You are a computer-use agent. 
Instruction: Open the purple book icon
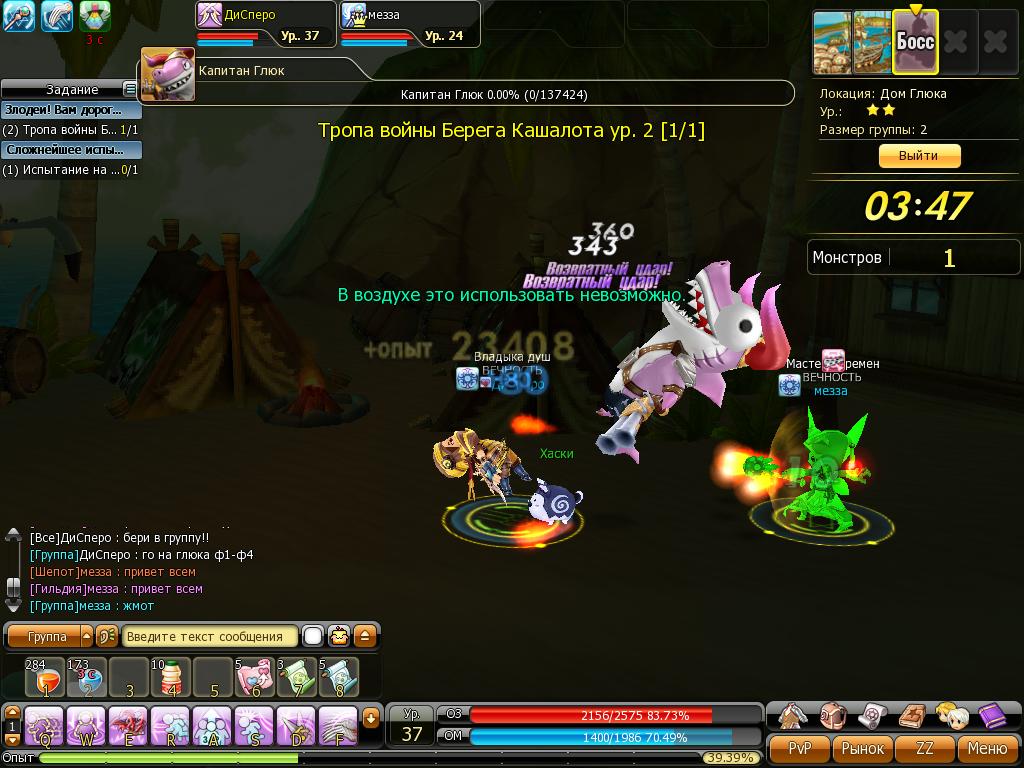[992, 715]
